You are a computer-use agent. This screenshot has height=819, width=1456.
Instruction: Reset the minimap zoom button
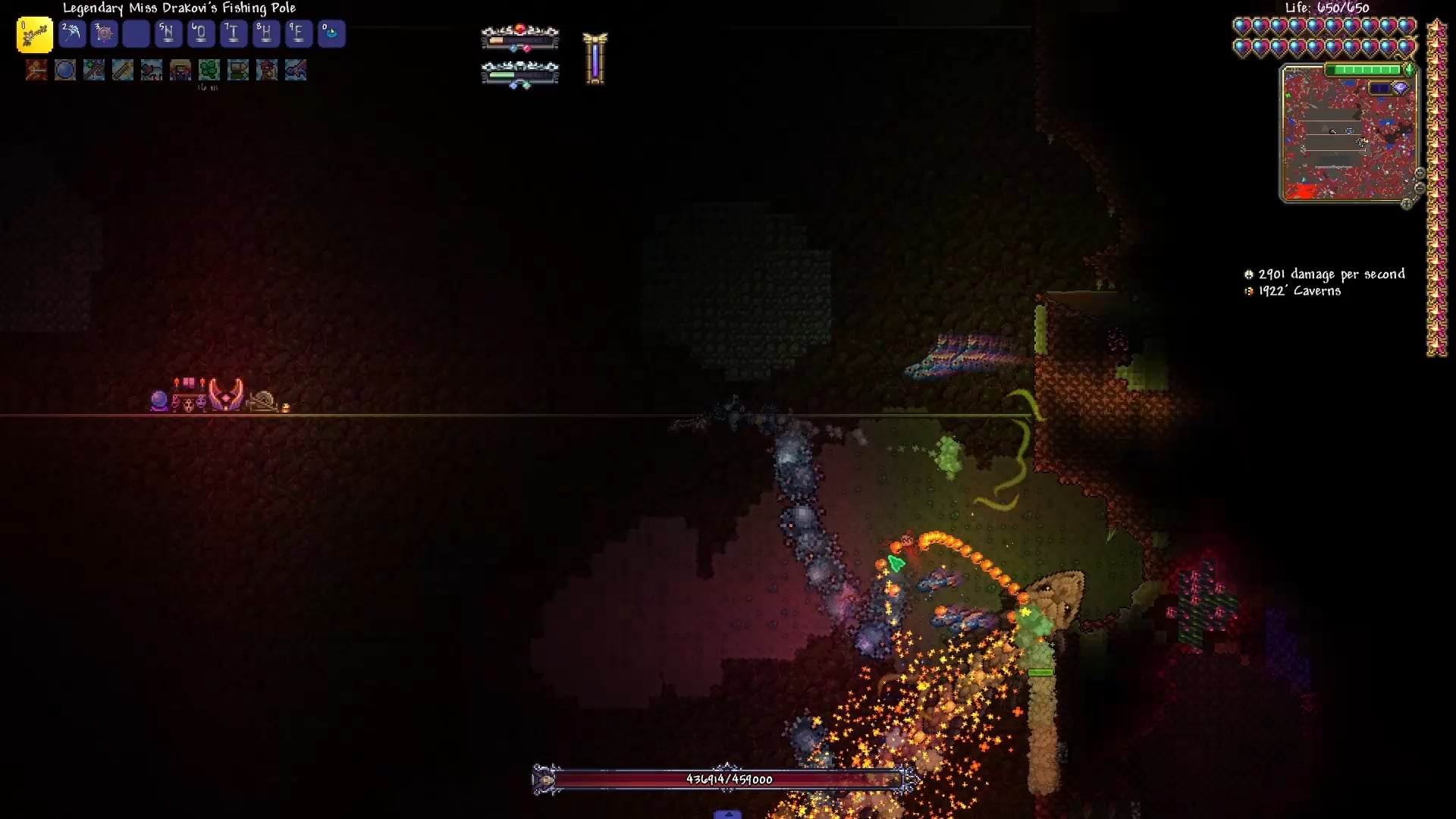point(1407,203)
